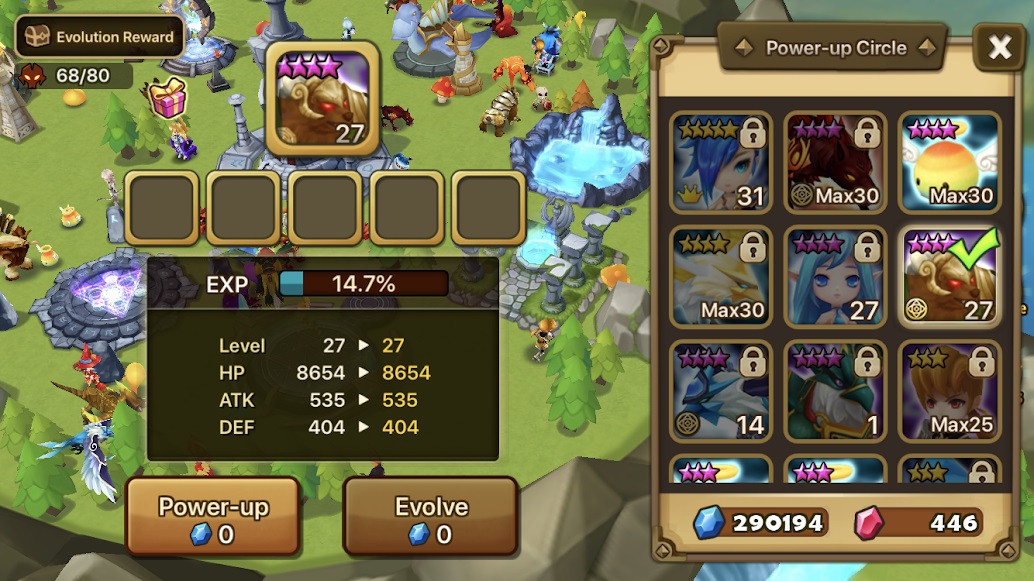Image resolution: width=1034 pixels, height=581 pixels.
Task: Click the Power-up button
Action: tap(212, 516)
